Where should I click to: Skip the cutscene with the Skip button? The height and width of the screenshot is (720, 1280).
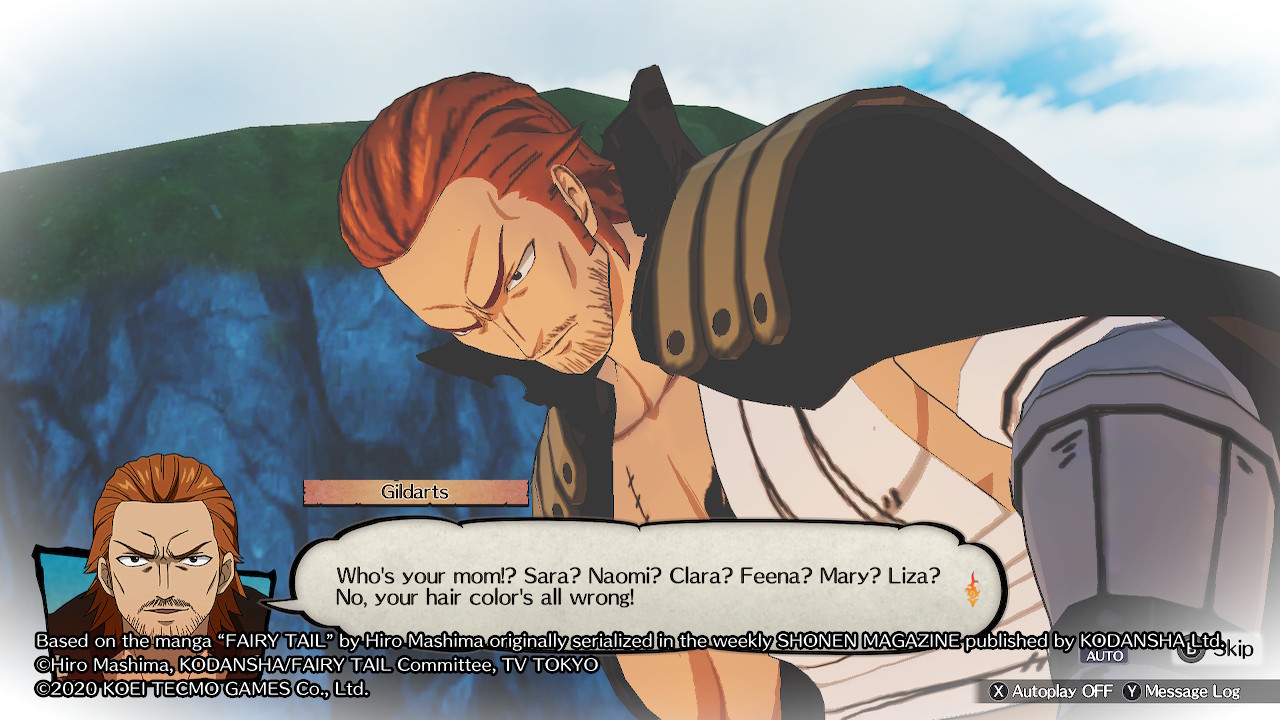1215,650
